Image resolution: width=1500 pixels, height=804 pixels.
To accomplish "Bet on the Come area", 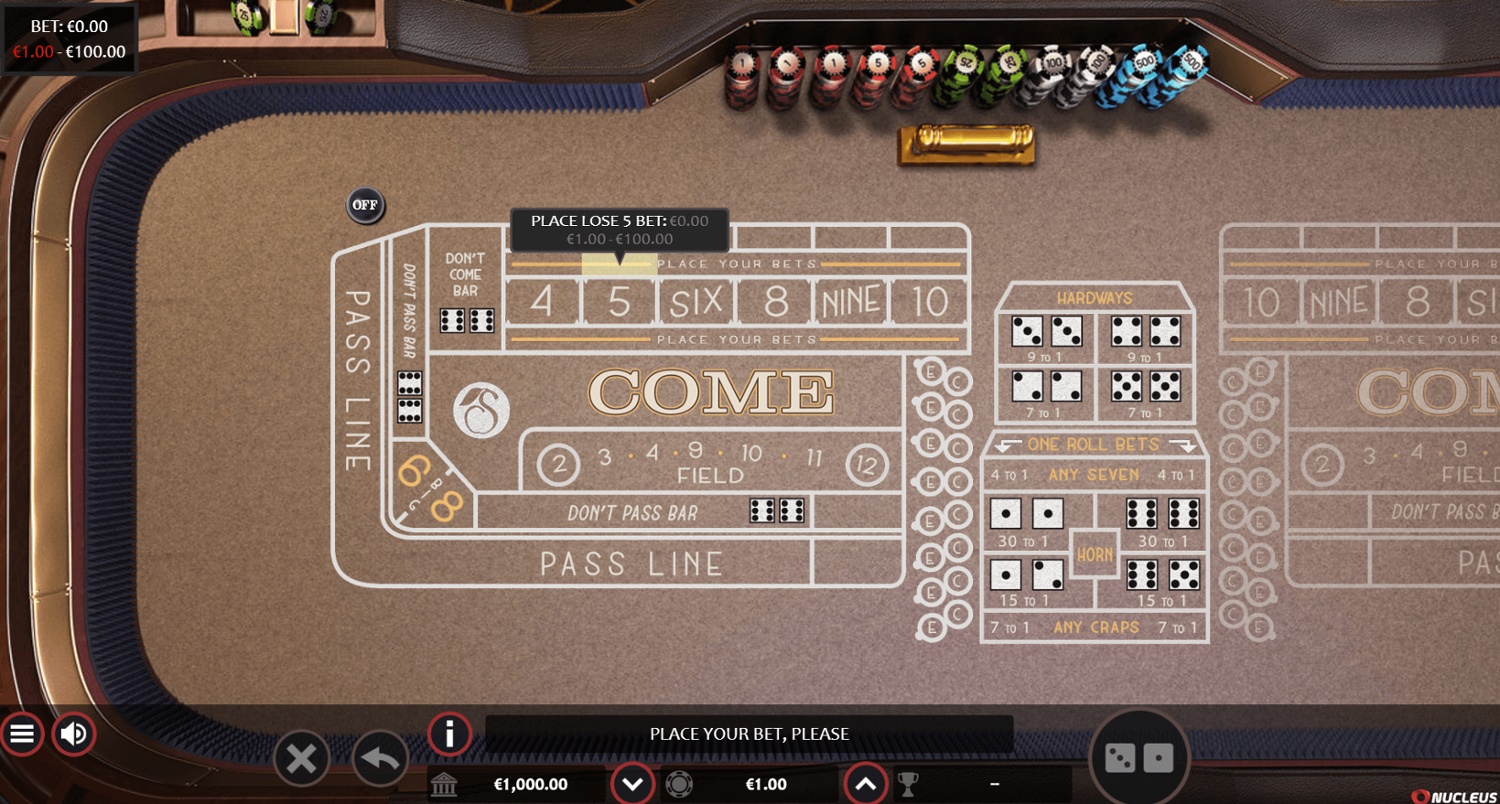I will [710, 391].
